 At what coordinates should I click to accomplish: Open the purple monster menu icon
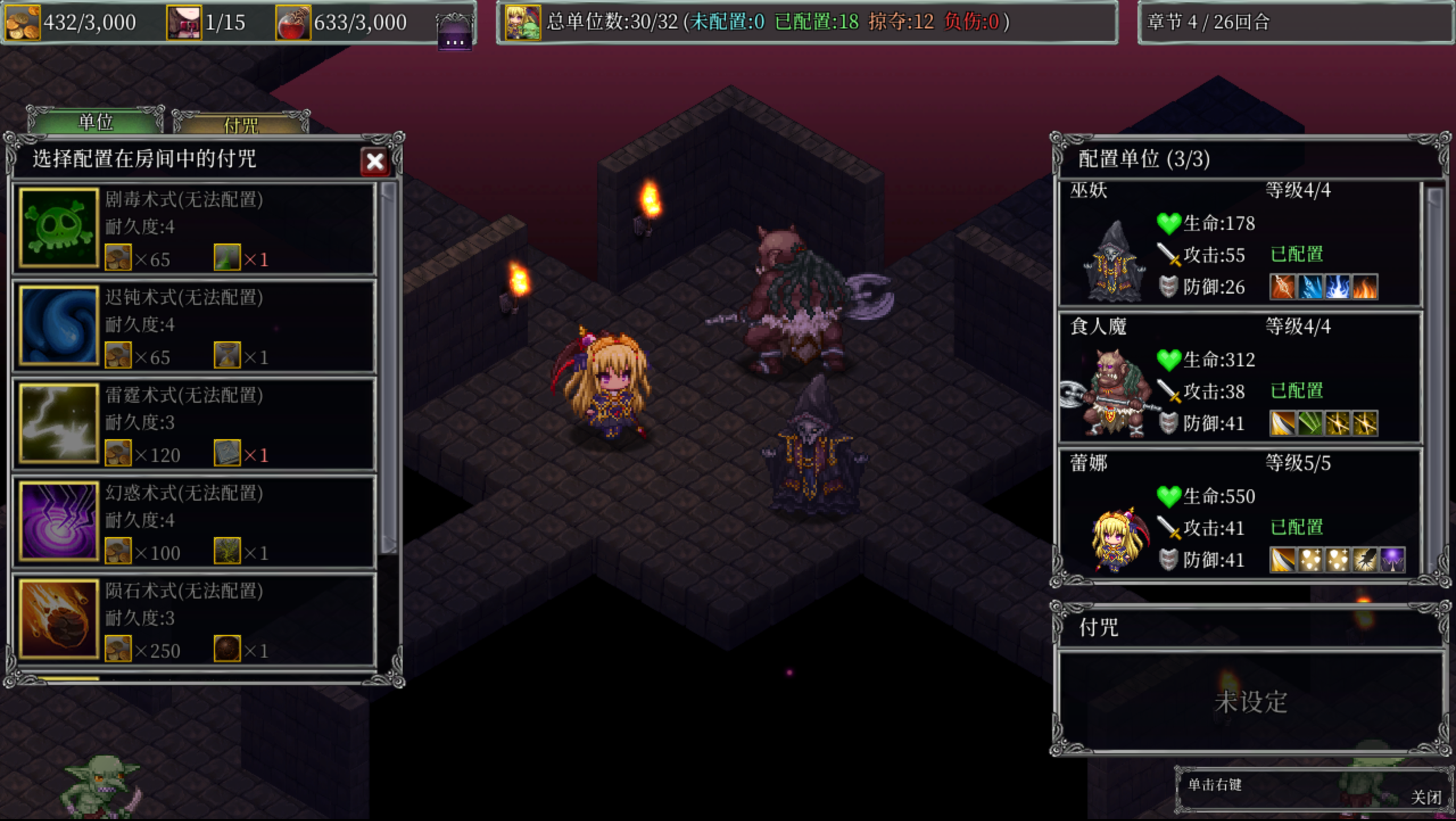pos(454,31)
